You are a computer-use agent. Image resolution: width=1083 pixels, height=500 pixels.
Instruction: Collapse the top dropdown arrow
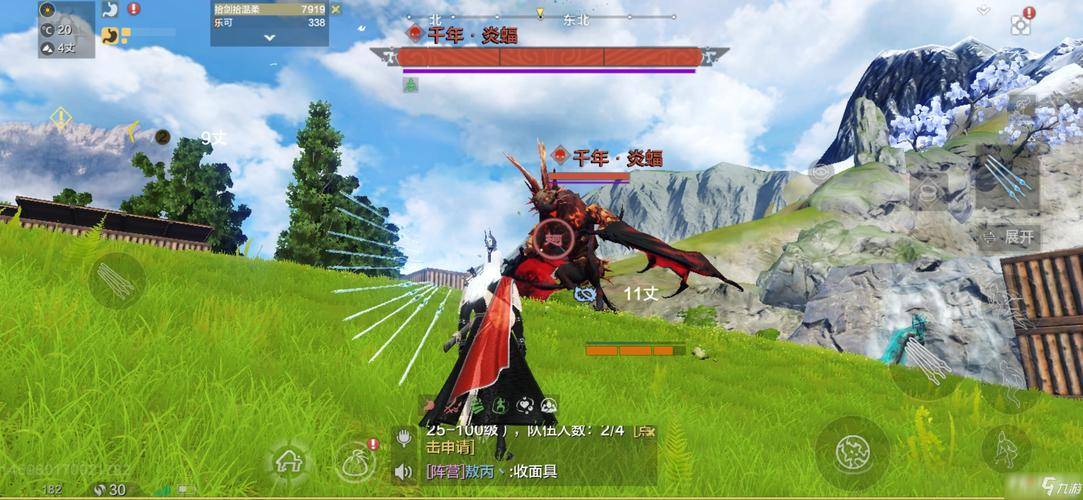click(x=984, y=10)
